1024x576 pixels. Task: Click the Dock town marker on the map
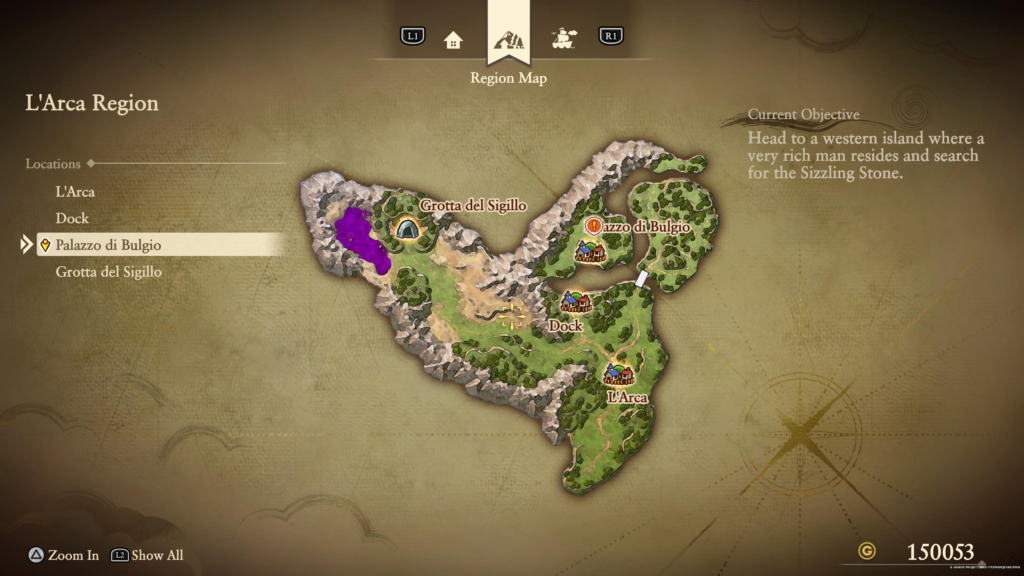575,301
